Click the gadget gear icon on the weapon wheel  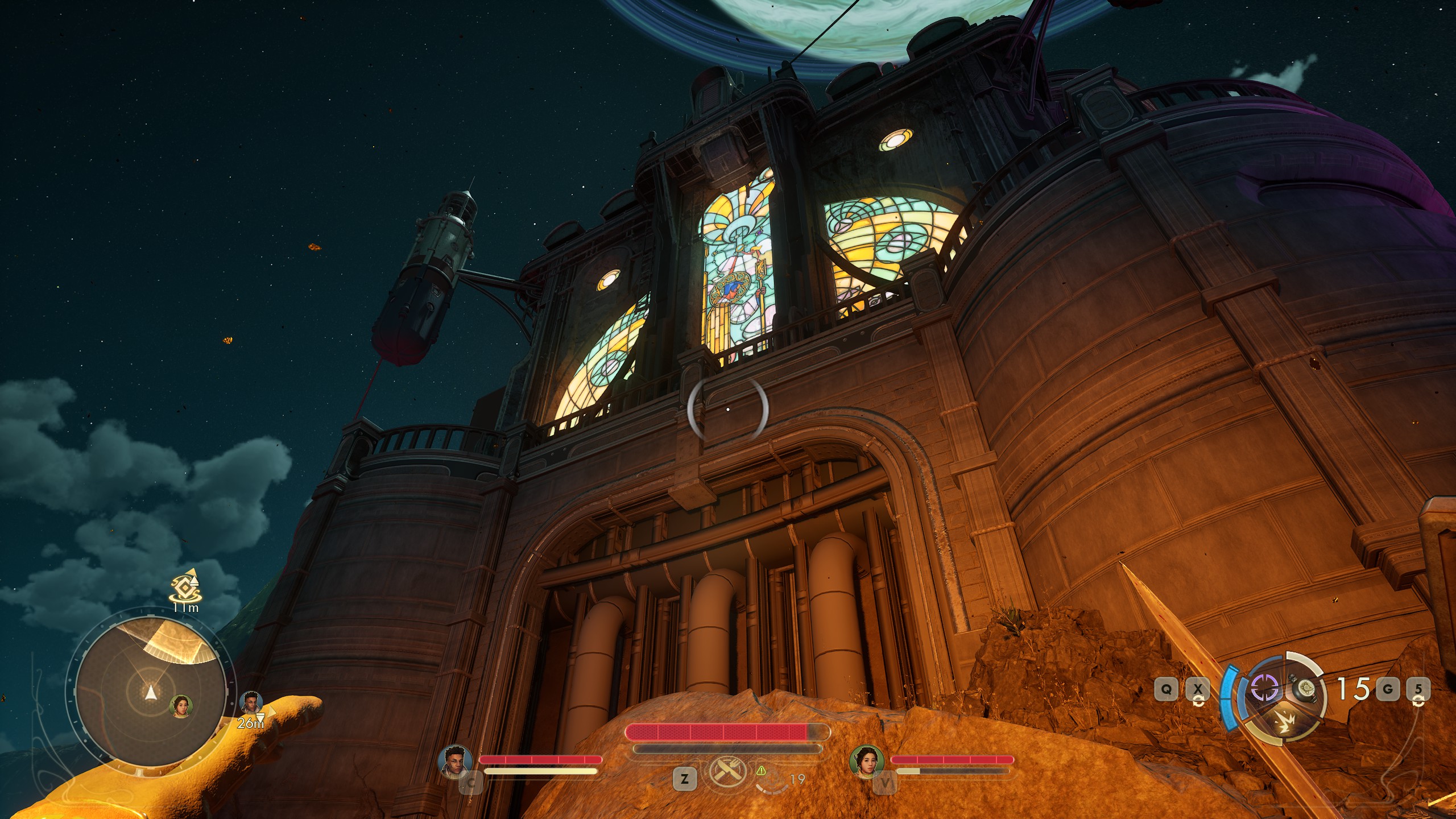point(1303,690)
